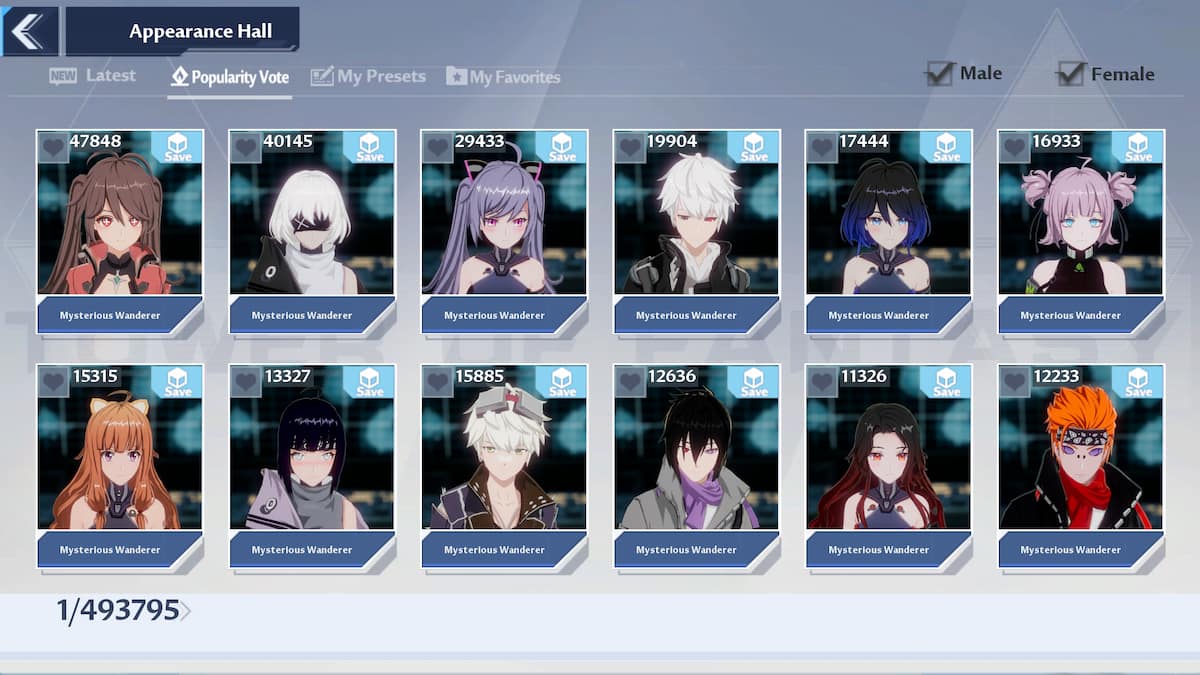Screen dimensions: 1200x675
Task: Go to next page via page arrow
Action: [x=186, y=611]
